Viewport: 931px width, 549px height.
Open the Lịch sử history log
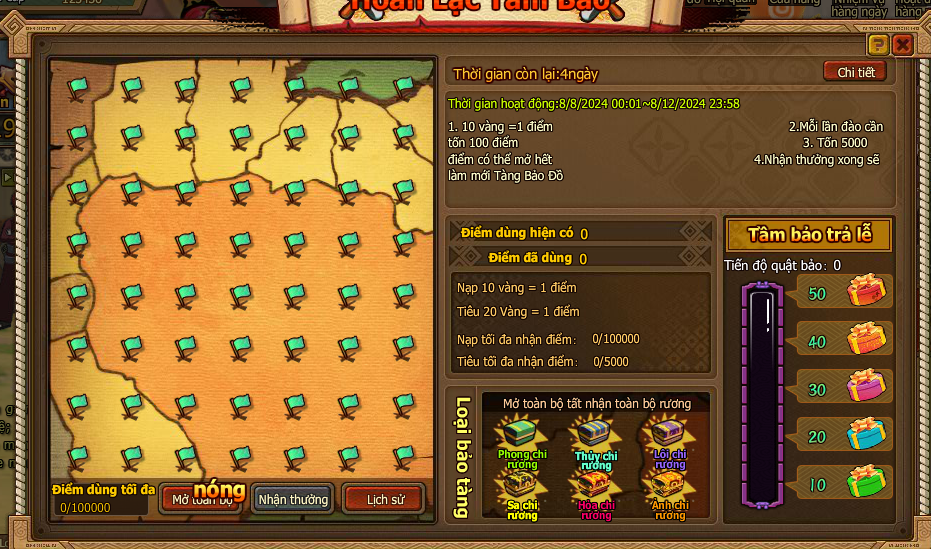tap(384, 499)
